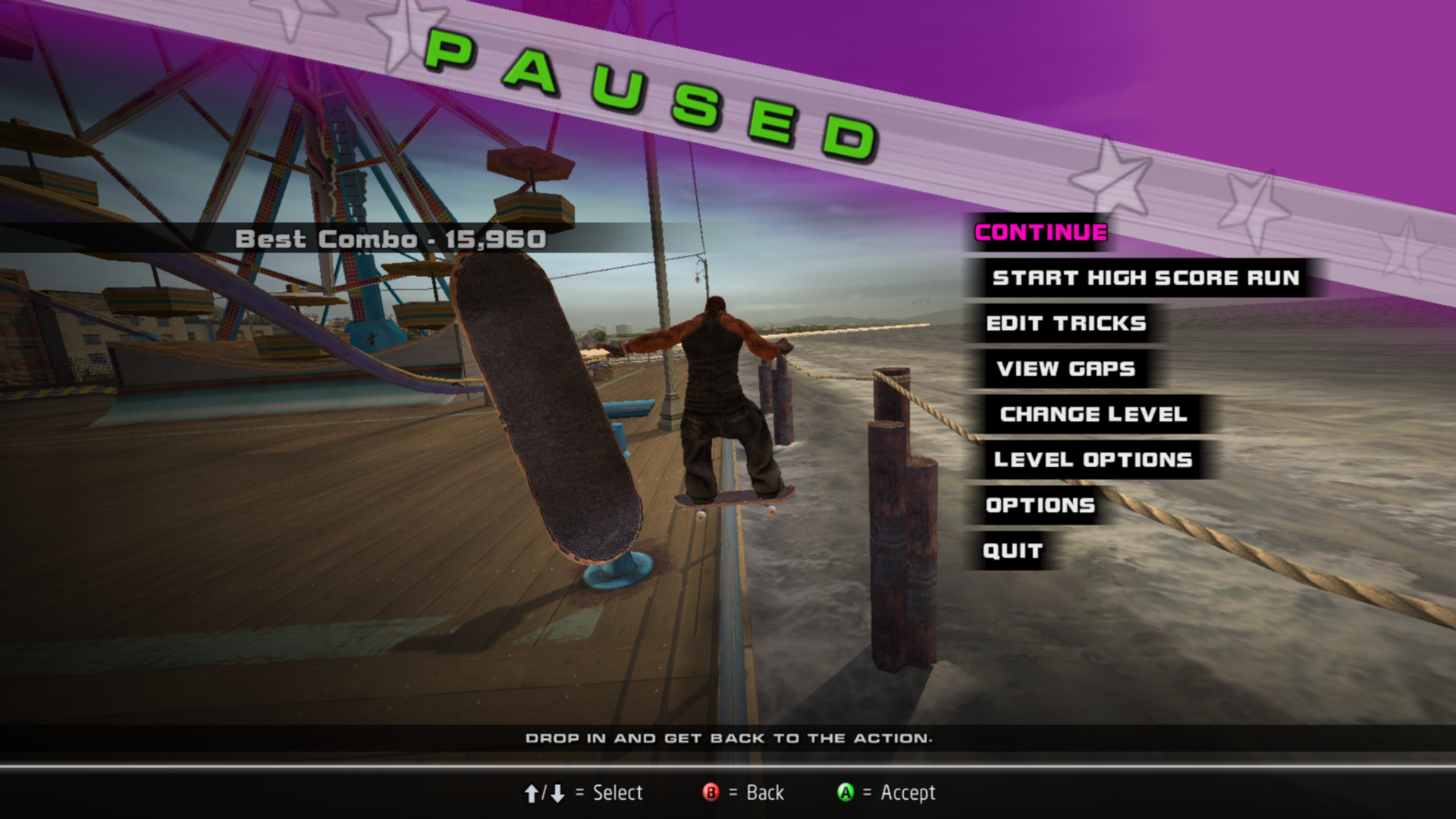Select the Change Level entry
Screen dimensions: 1456x819
(1093, 415)
